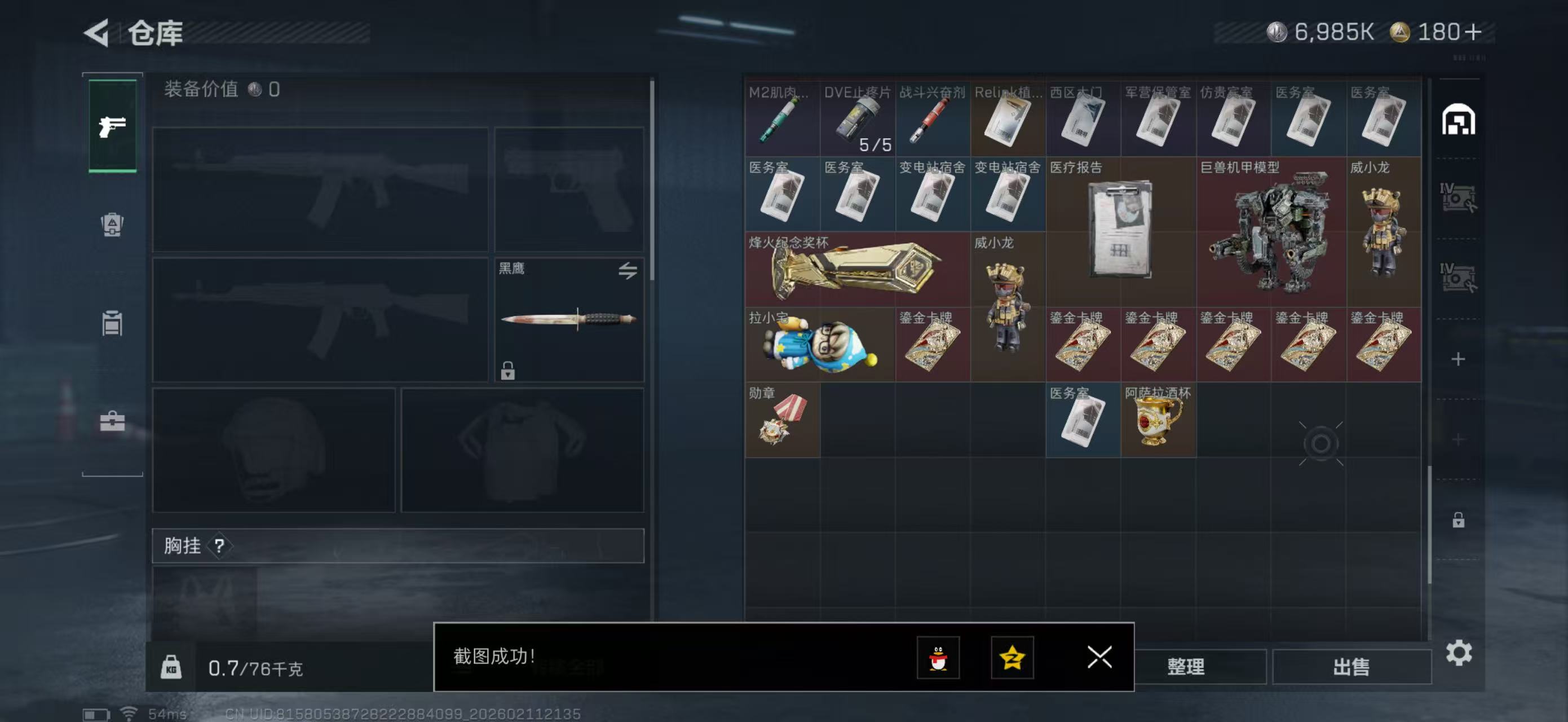The width and height of the screenshot is (1568, 722).
Task: Open the 出售 sell option
Action: click(1351, 667)
